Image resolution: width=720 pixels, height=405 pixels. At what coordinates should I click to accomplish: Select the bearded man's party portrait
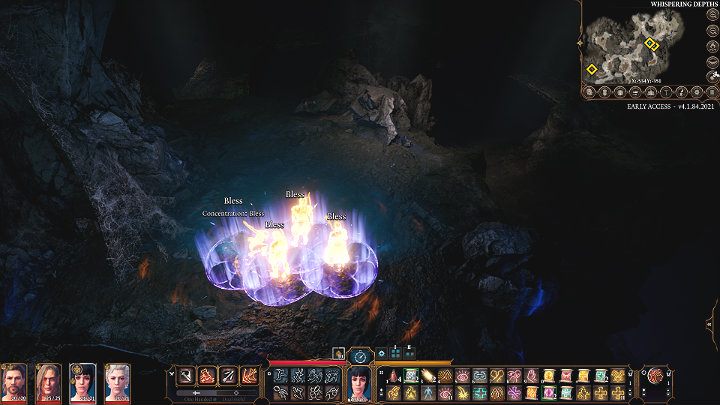tap(14, 382)
